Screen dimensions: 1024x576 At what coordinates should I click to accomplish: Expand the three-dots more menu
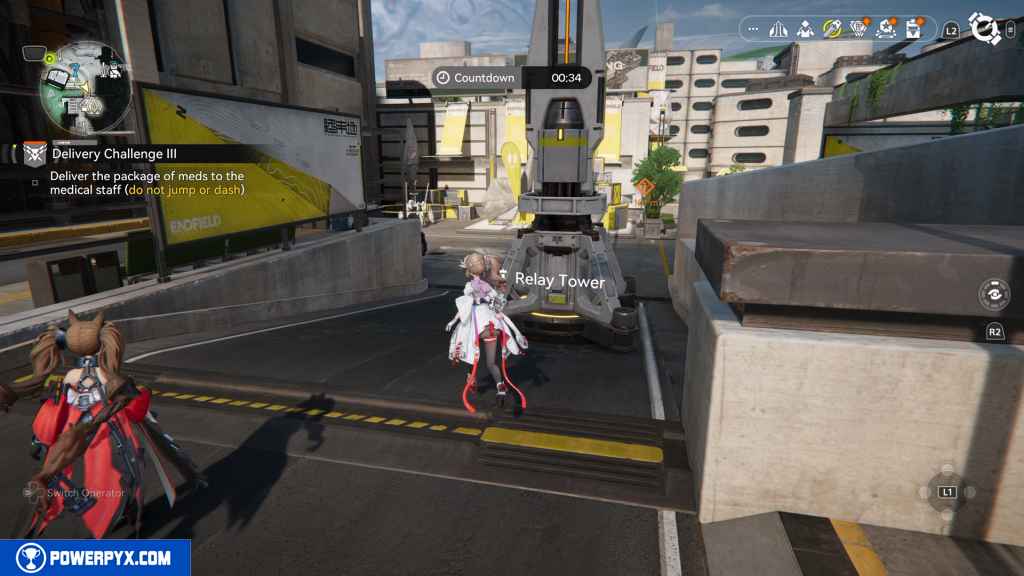click(x=754, y=29)
